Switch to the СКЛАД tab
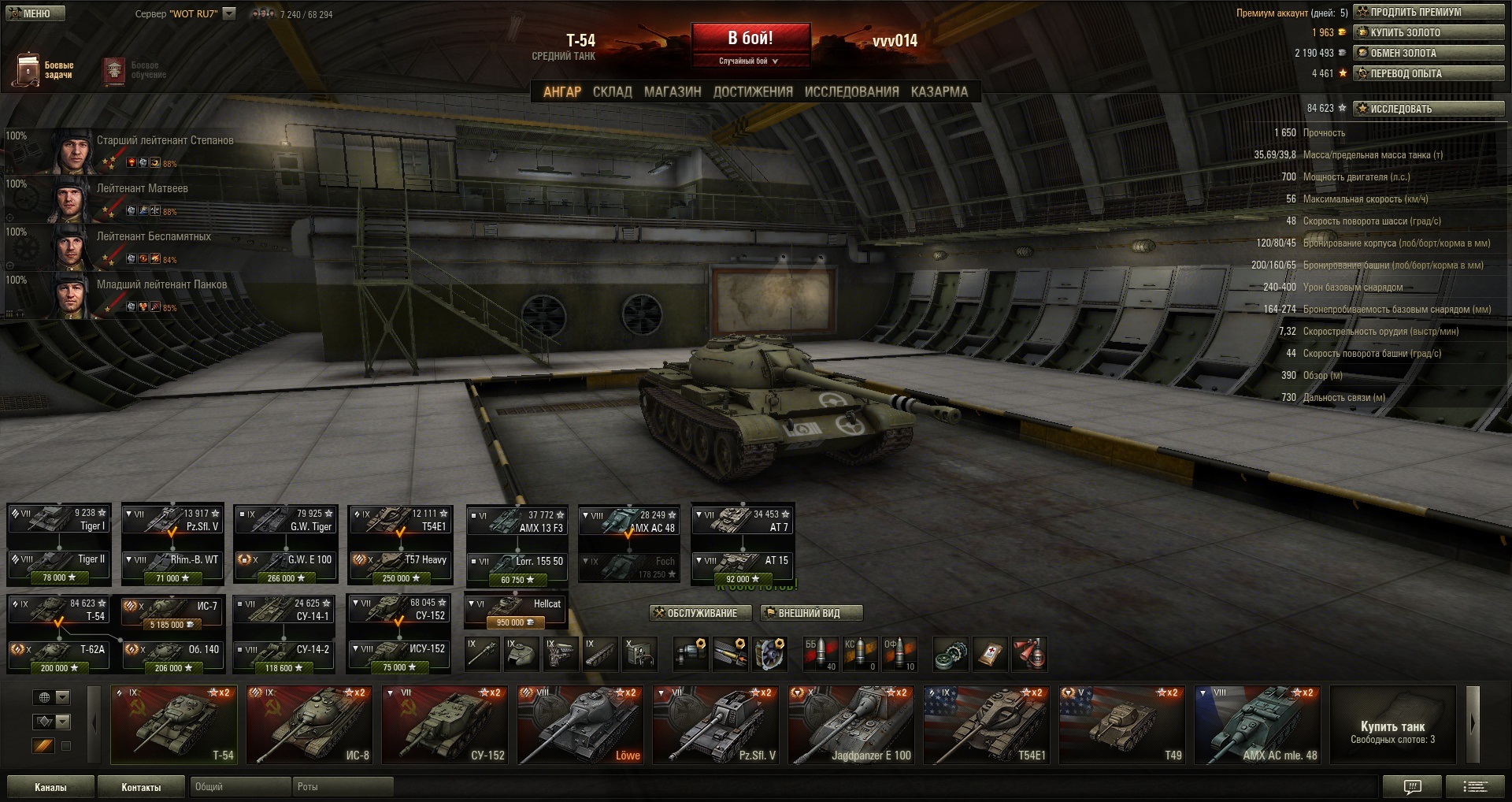Screen dimensions: 1512x802 (x=612, y=92)
